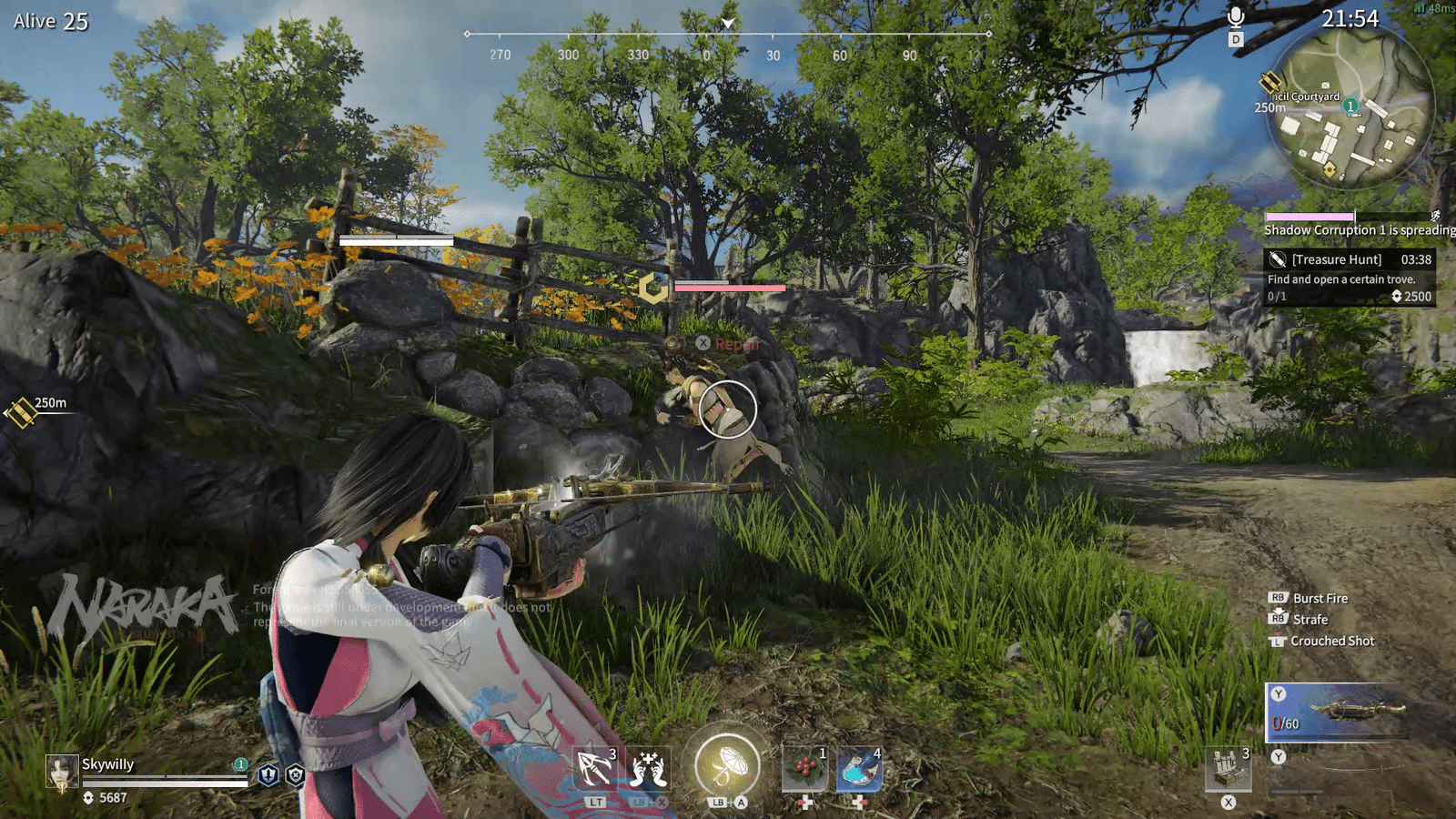Screen dimensions: 1456x819
Task: Click the blue sword shield buff icon
Action: coord(268,774)
